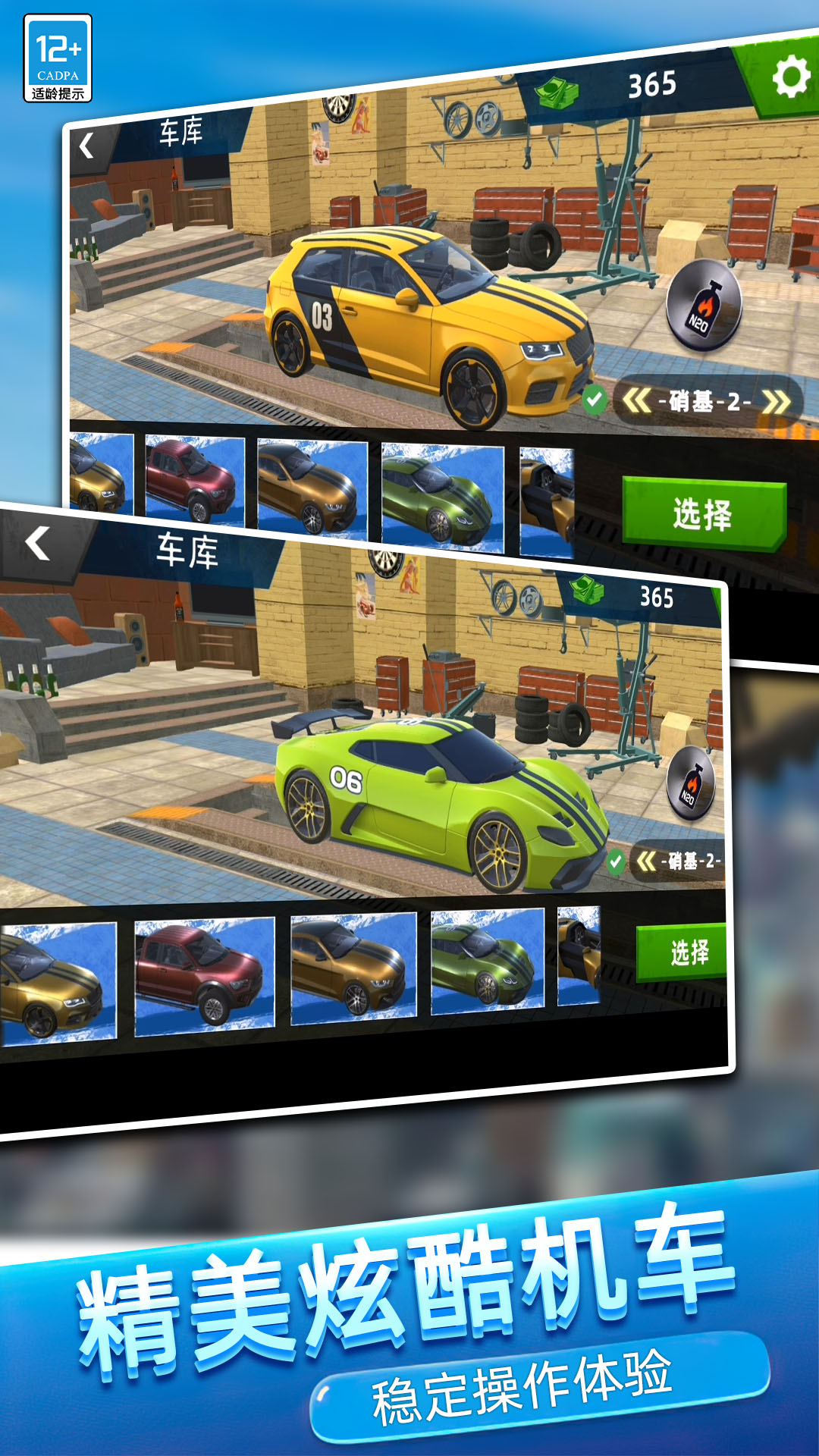Choose red pickup thumbnail under the green car
Image resolution: width=819 pixels, height=1456 pixels.
pyautogui.click(x=204, y=975)
